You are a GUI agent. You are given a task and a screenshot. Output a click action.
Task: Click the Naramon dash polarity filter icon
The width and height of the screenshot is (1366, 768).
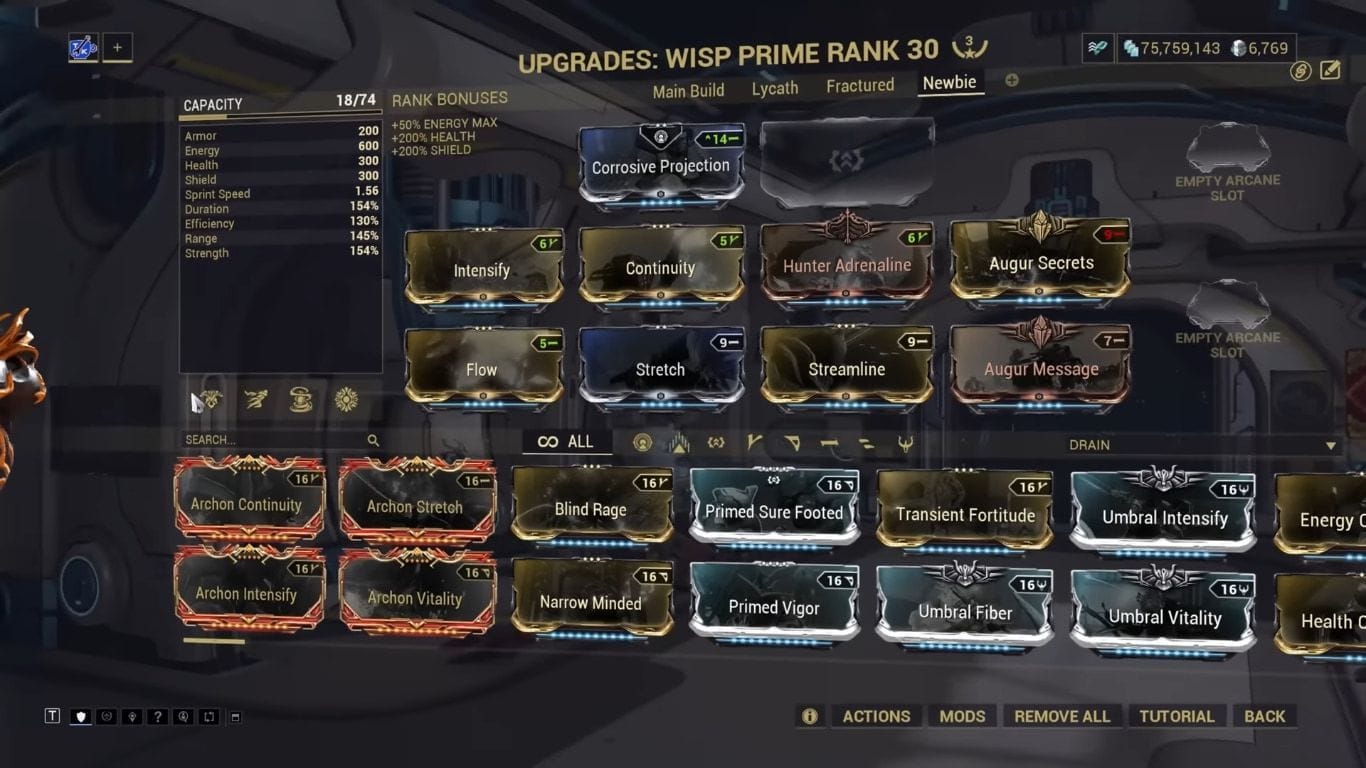pyautogui.click(x=828, y=443)
